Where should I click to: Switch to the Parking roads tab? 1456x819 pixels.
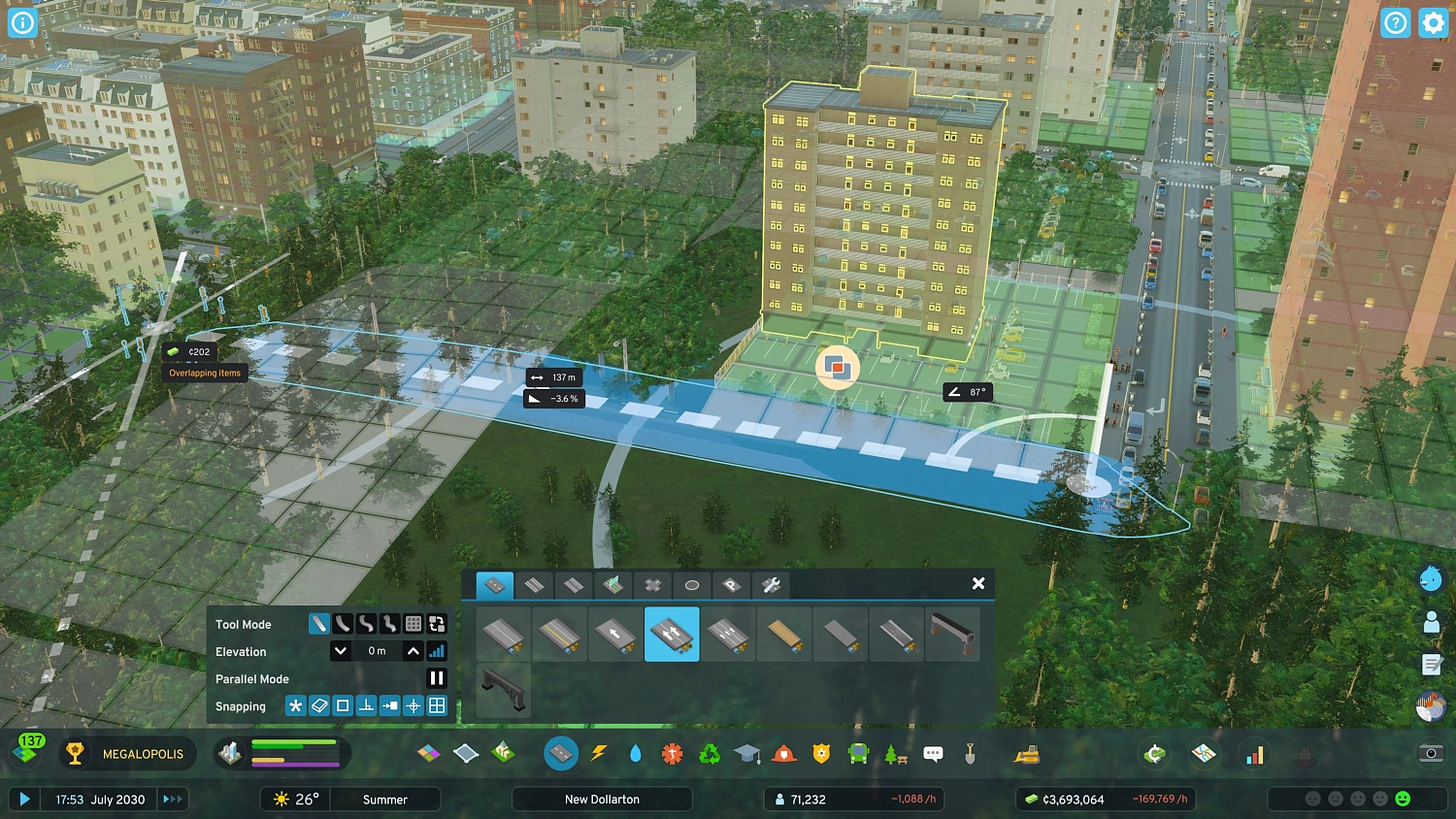pos(731,584)
